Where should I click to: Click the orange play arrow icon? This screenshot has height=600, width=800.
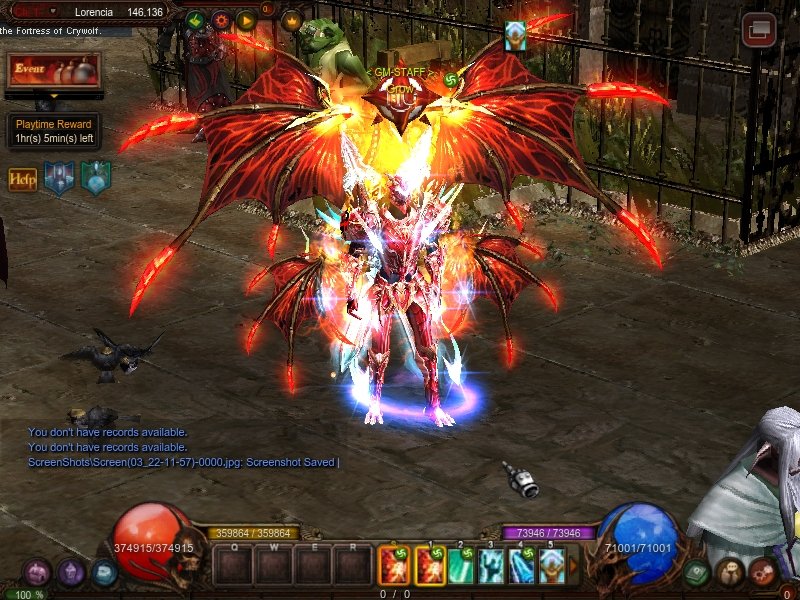click(246, 19)
